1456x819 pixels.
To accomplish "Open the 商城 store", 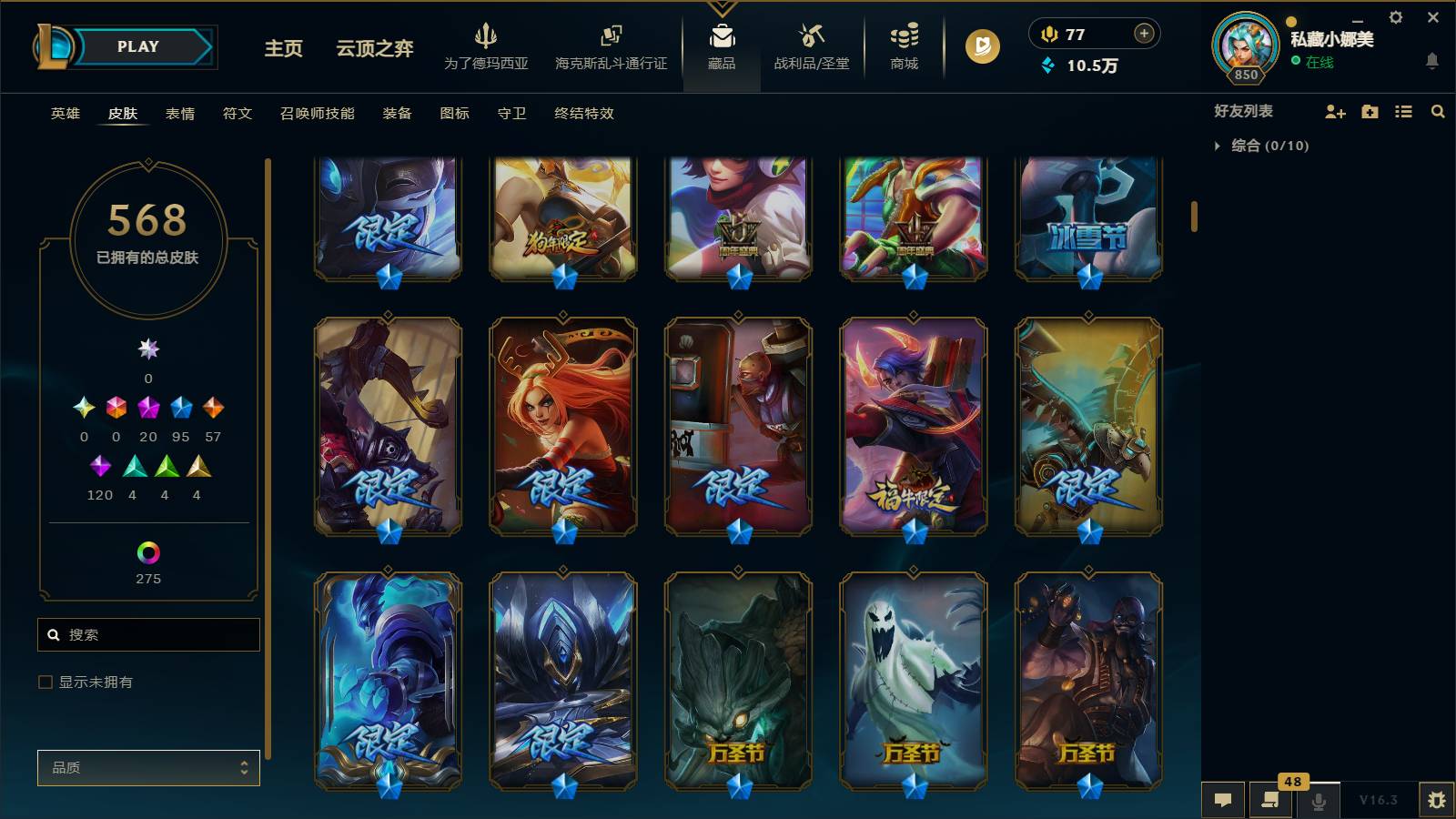I will pos(902,45).
